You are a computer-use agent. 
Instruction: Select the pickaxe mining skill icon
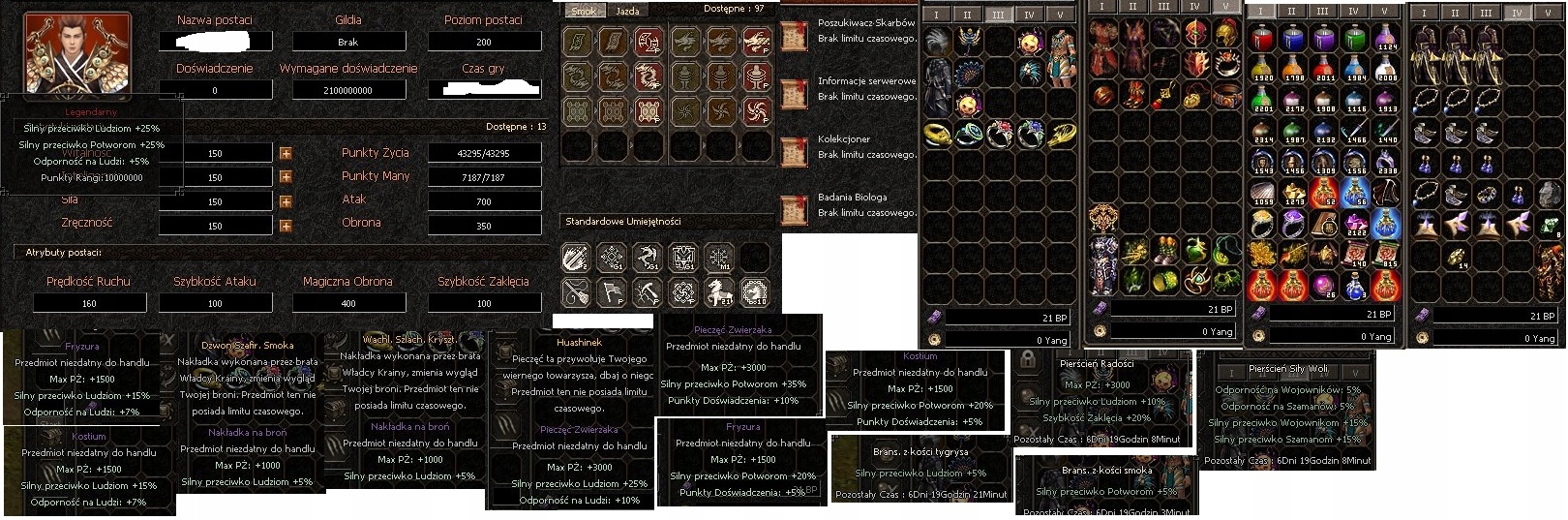point(648,291)
